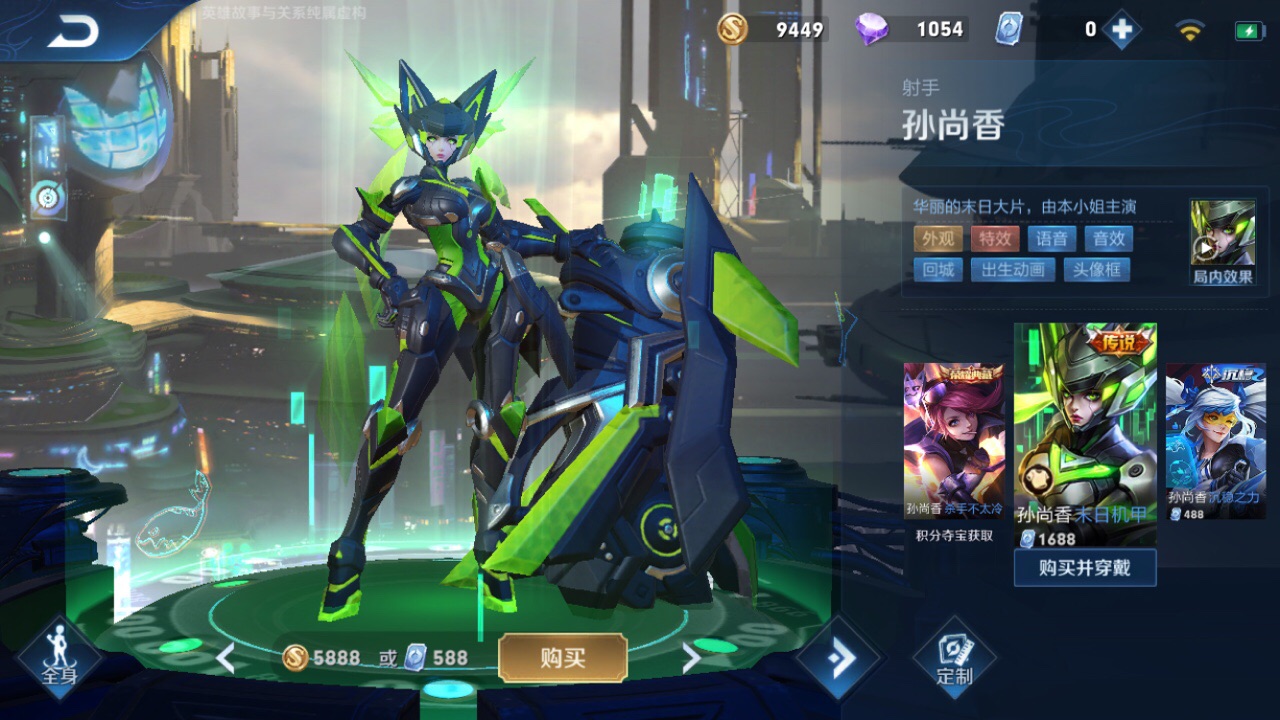Tap the plus icon to add vouchers

(x=1122, y=30)
